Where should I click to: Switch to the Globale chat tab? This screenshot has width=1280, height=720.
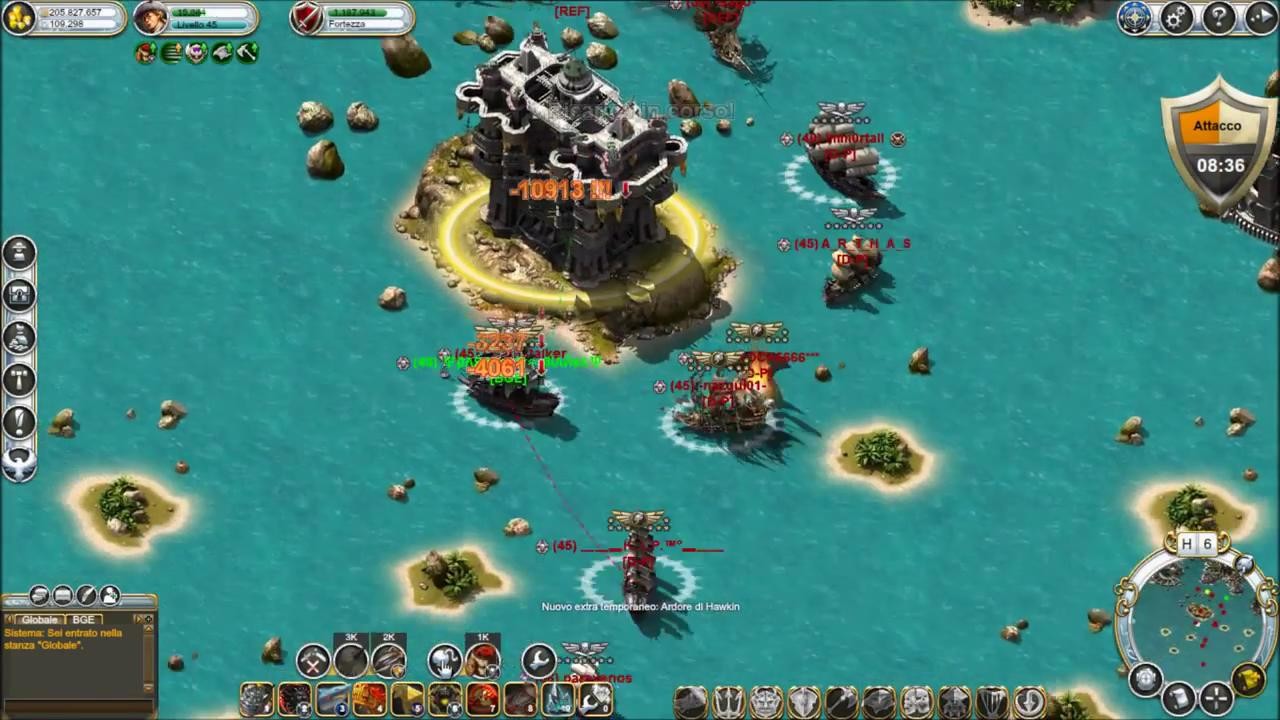click(40, 620)
